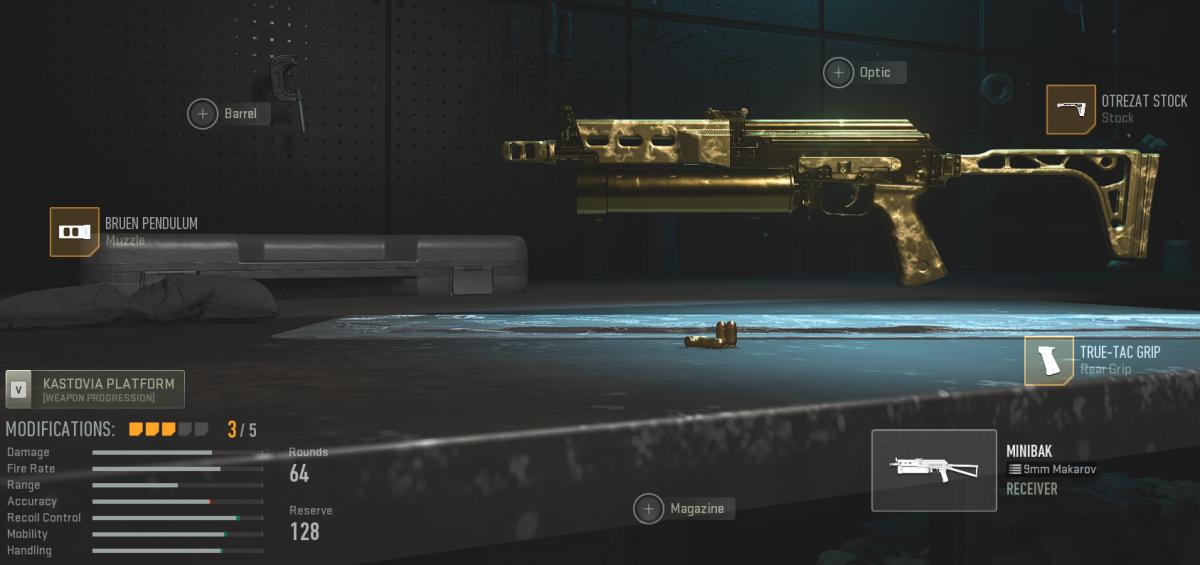Screen dimensions: 1200x565
Task: Open Kastovia Platform weapon progression
Action: (96, 390)
